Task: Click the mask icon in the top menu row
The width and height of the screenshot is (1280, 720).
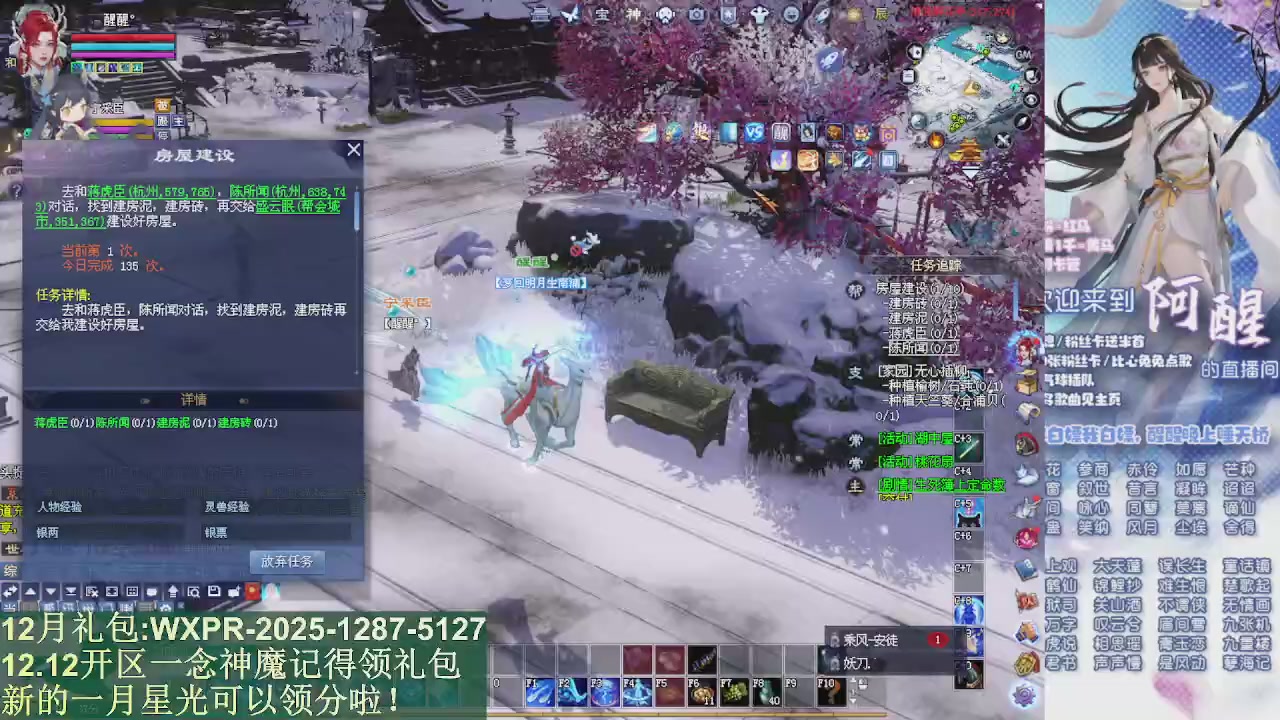Action: 665,14
